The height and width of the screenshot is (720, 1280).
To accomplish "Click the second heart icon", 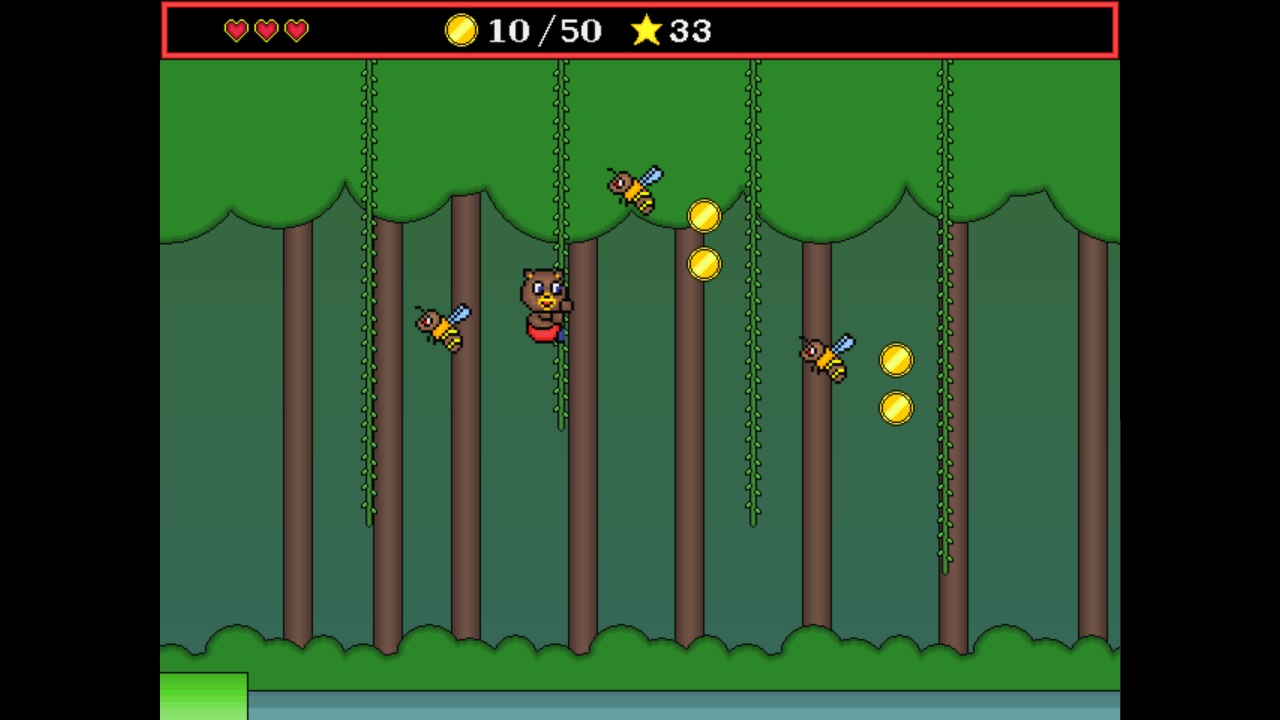I will pyautogui.click(x=265, y=31).
